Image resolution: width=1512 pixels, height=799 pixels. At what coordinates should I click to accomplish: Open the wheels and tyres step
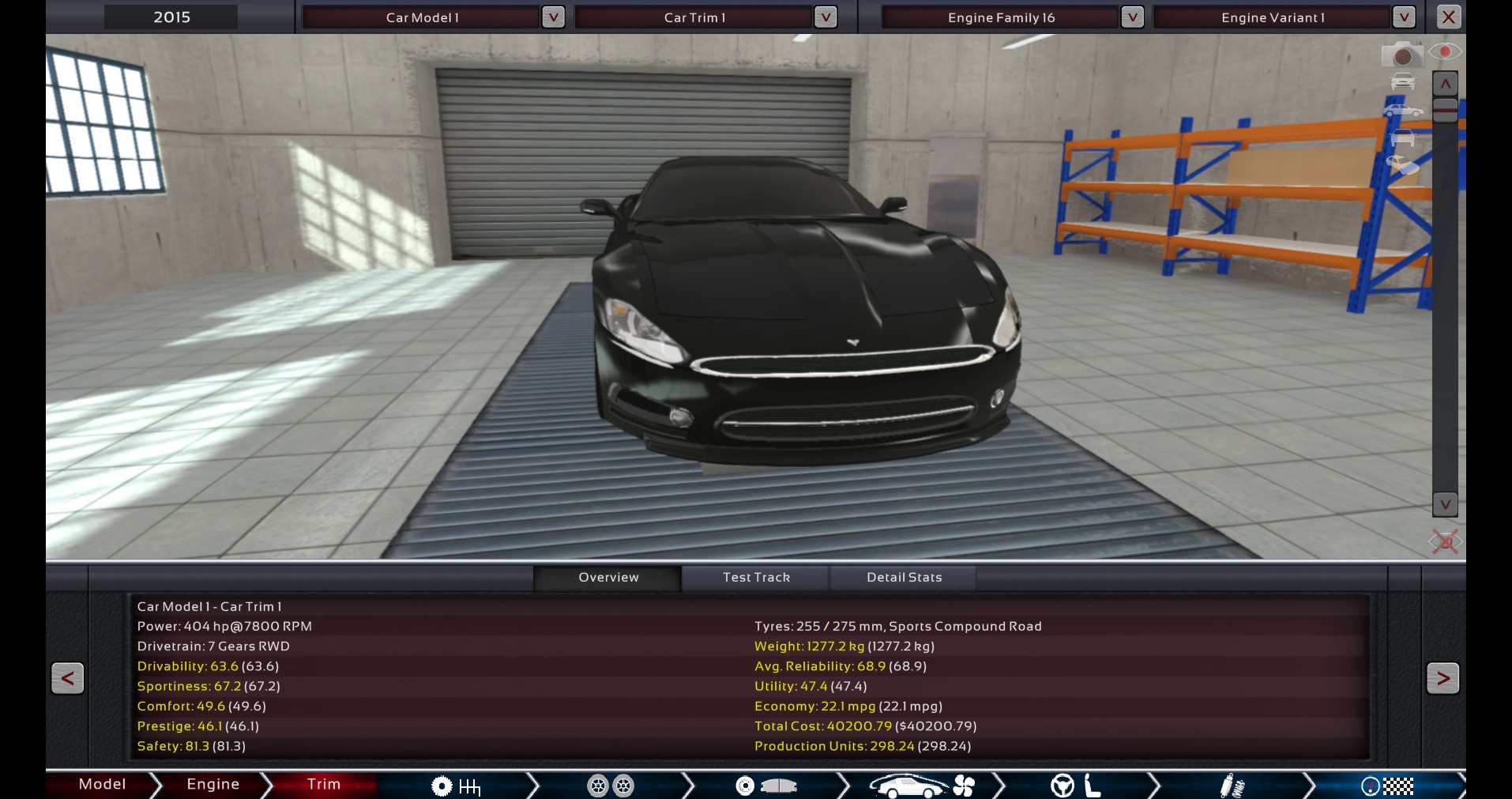pyautogui.click(x=611, y=786)
